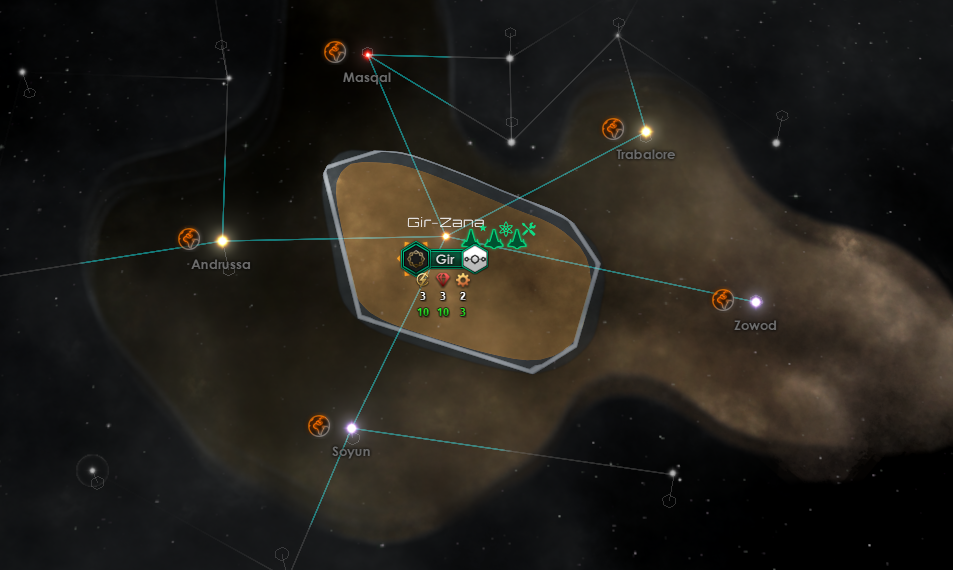The height and width of the screenshot is (570, 953).
Task: Choose the Masqal system star
Action: click(x=368, y=54)
